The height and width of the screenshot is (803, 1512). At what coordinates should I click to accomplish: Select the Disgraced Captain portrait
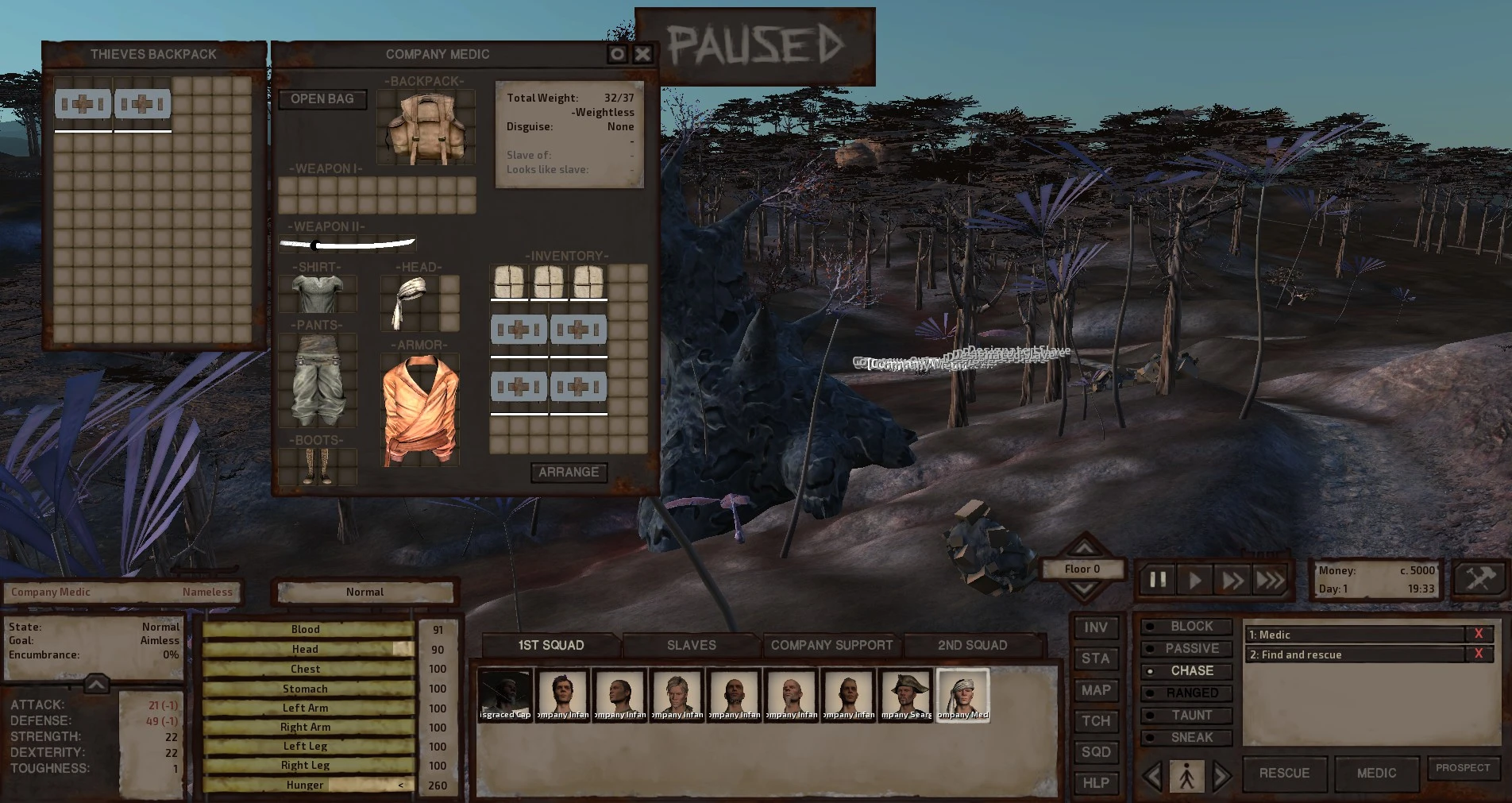pyautogui.click(x=505, y=694)
